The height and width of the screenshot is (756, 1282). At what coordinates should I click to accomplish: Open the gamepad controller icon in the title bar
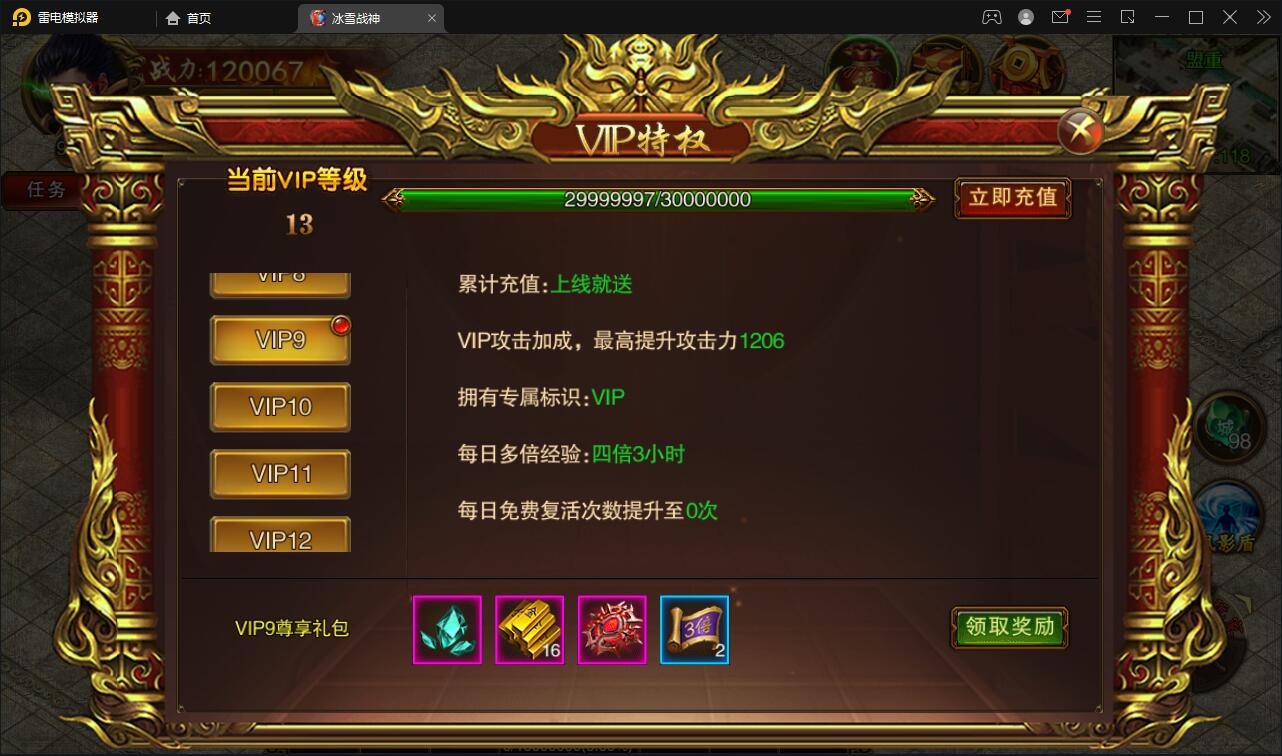pyautogui.click(x=992, y=17)
